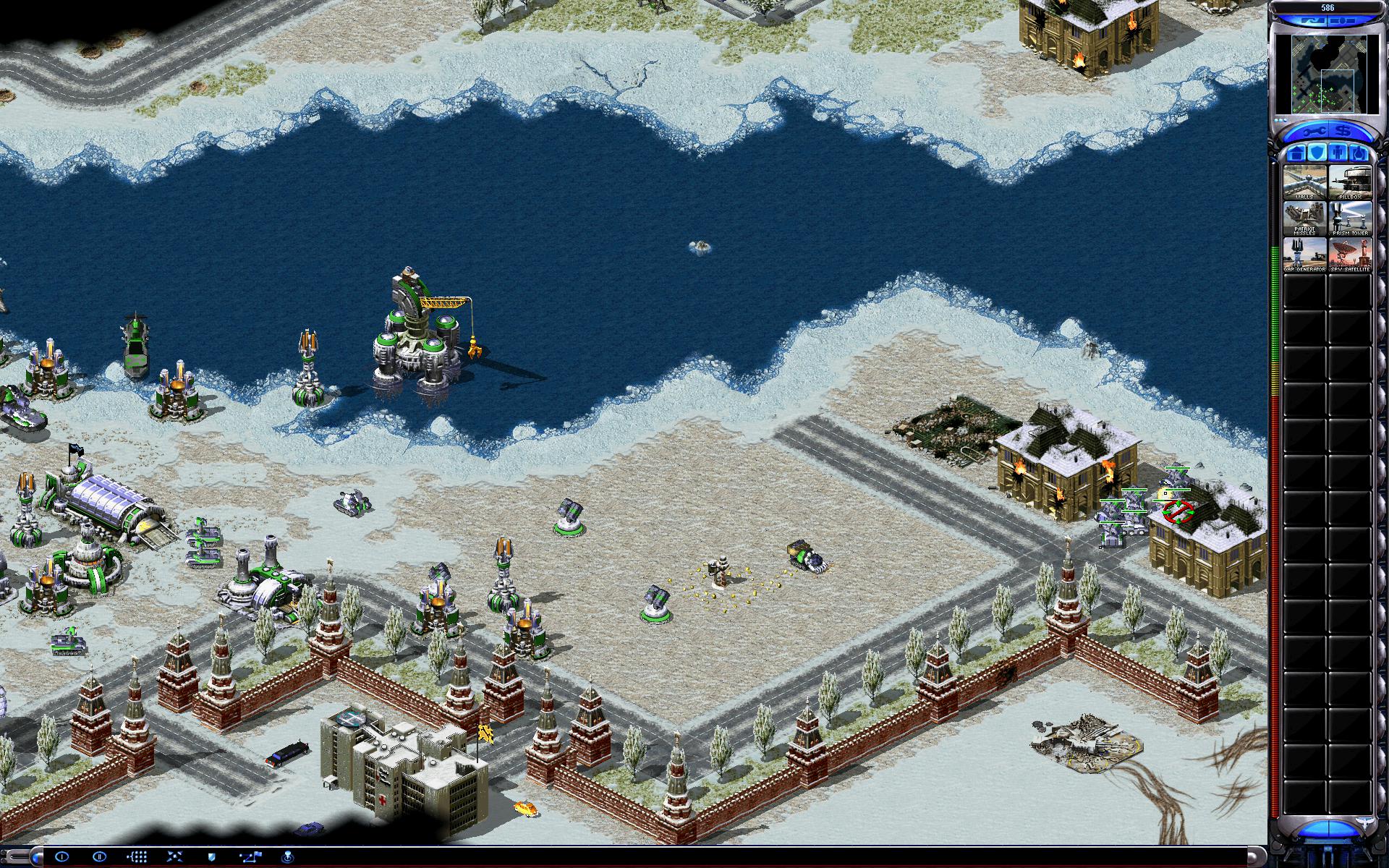
Task: Click the beacon placement button
Action: point(287,856)
